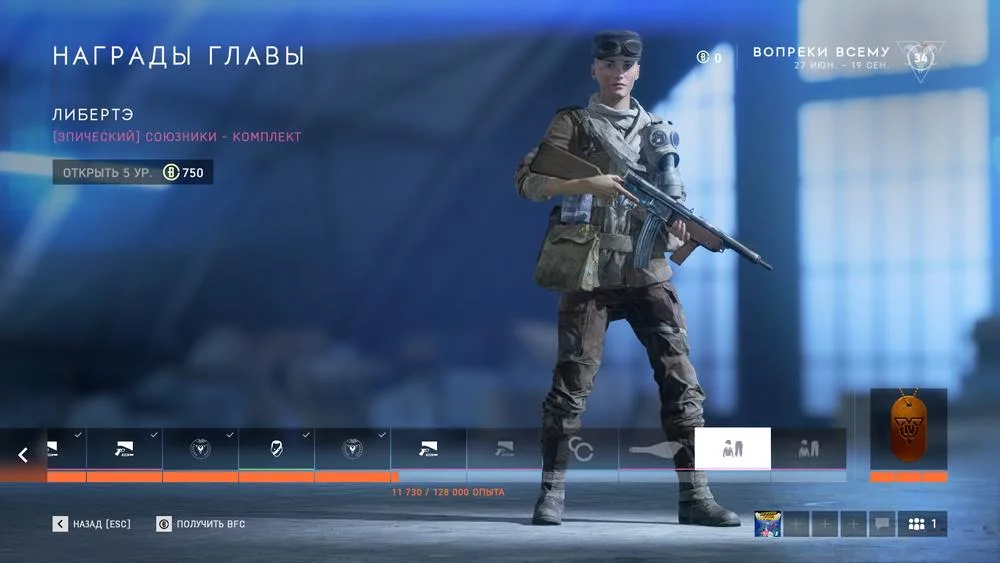The width and height of the screenshot is (1000, 563).
Task: Choose the orange dog tag final reward
Action: coord(908,430)
